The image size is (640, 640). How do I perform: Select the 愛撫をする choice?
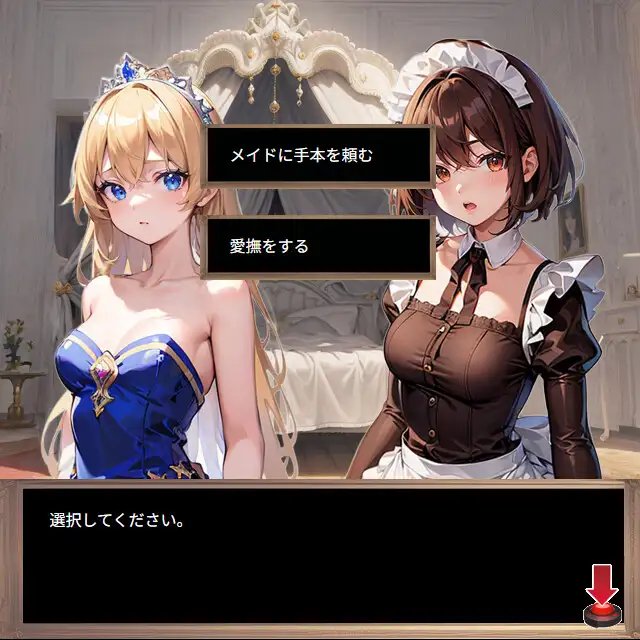317,246
